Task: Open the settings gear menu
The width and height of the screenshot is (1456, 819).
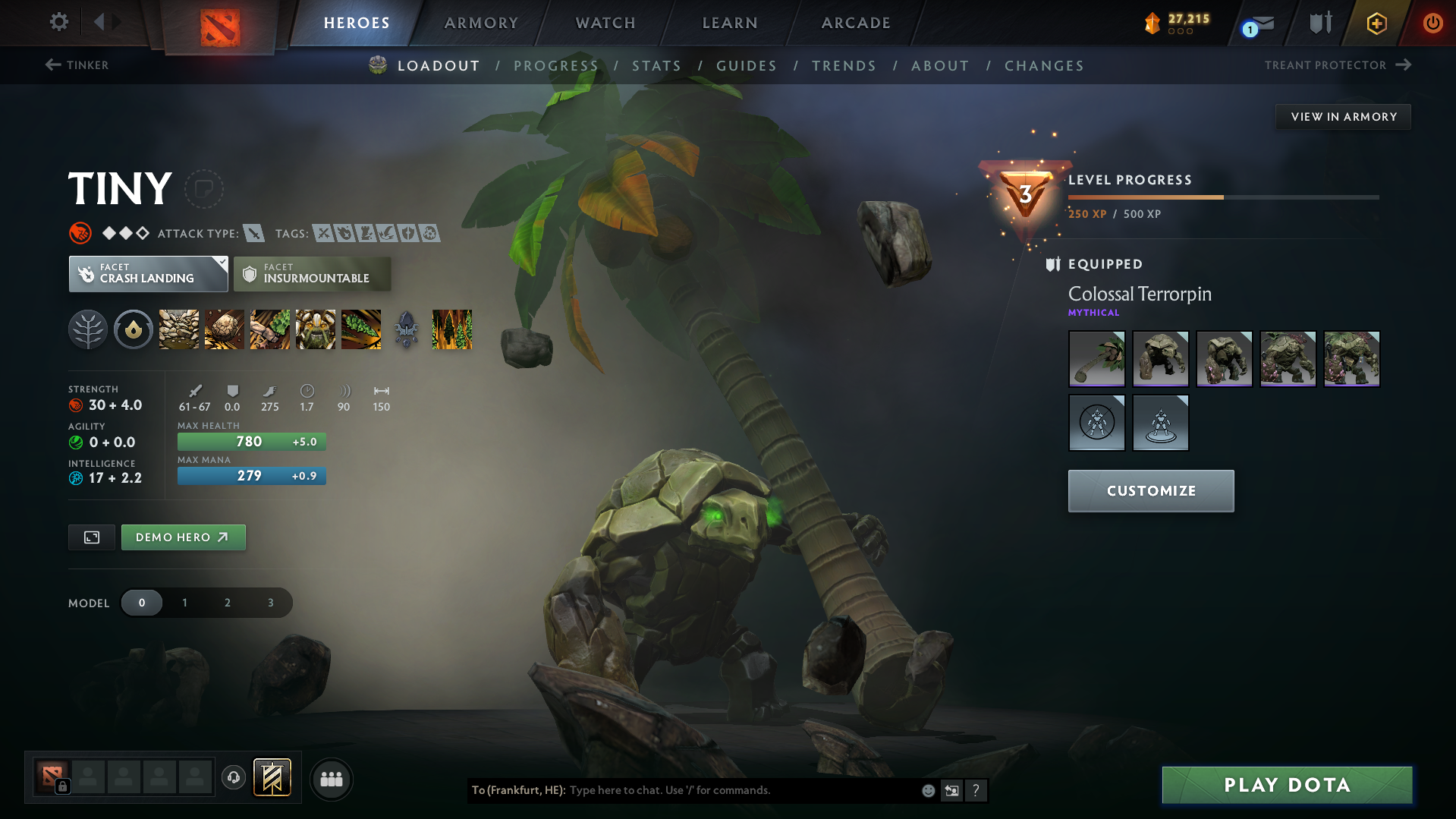Action: click(x=58, y=22)
